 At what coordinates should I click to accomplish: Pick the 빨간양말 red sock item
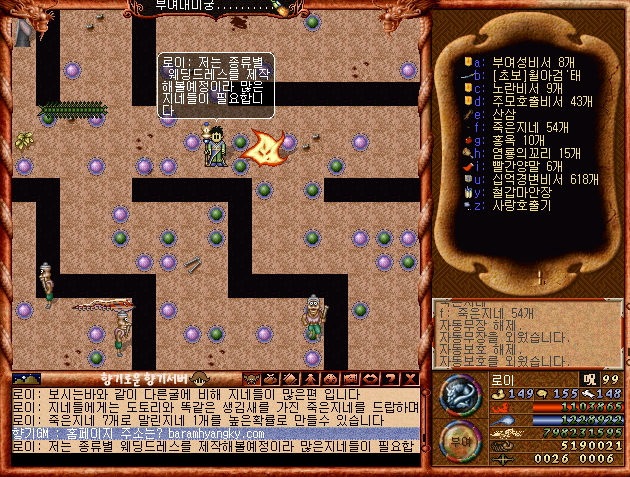pyautogui.click(x=515, y=166)
